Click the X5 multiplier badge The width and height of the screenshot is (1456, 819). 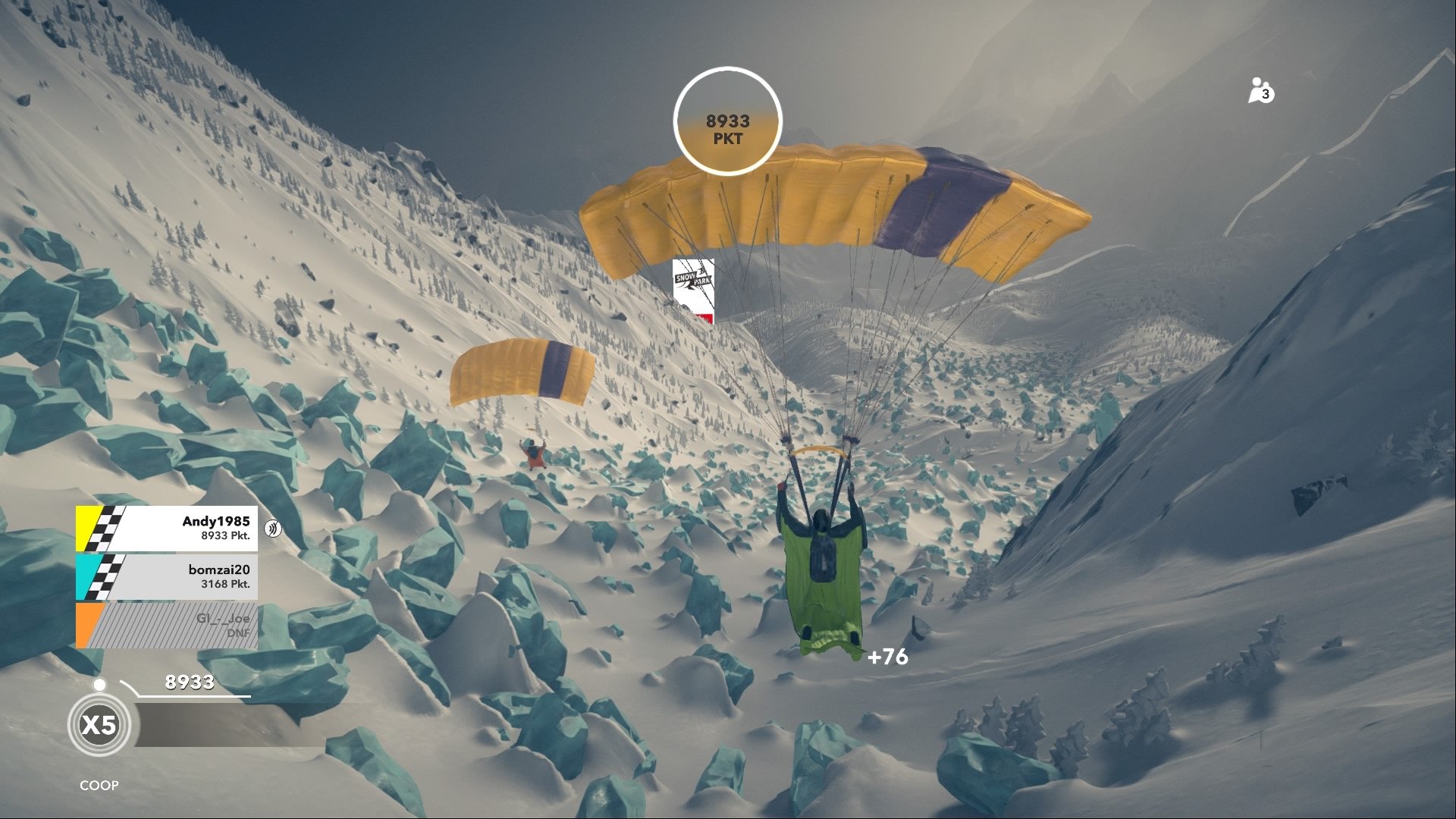click(100, 724)
